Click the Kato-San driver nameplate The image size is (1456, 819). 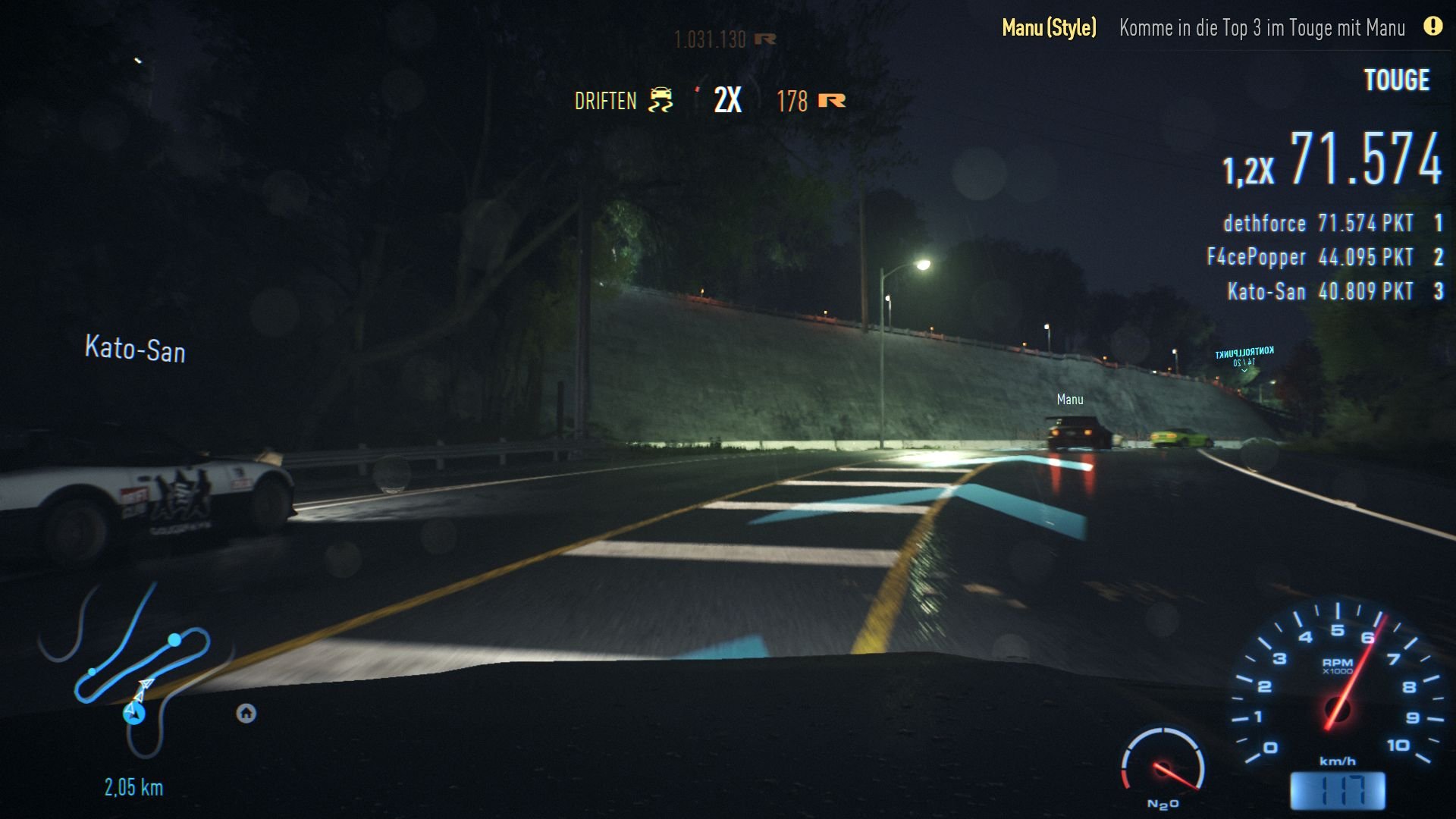(134, 350)
